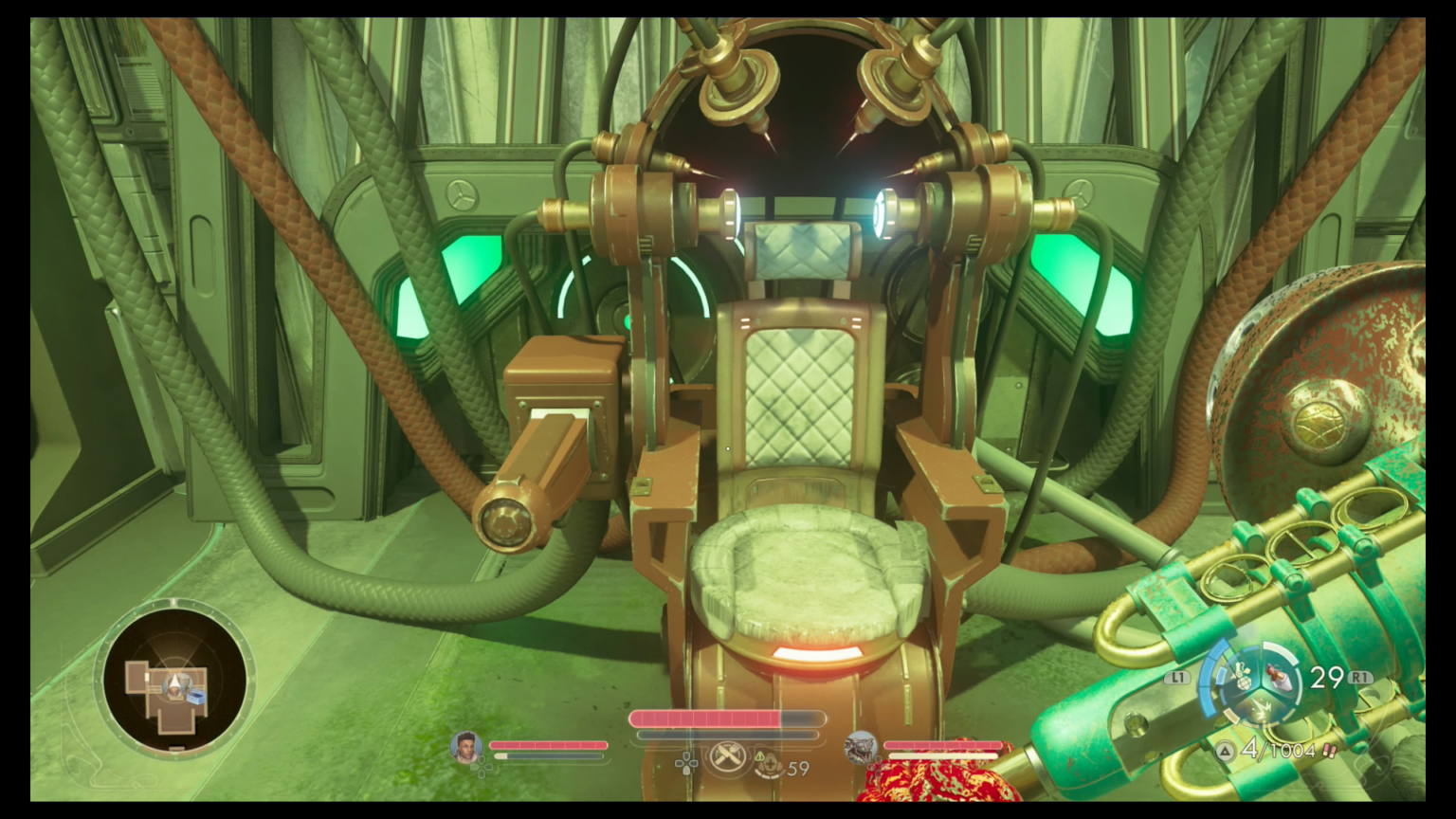
Task: Click the grenade counter showing 29
Action: tap(1327, 676)
